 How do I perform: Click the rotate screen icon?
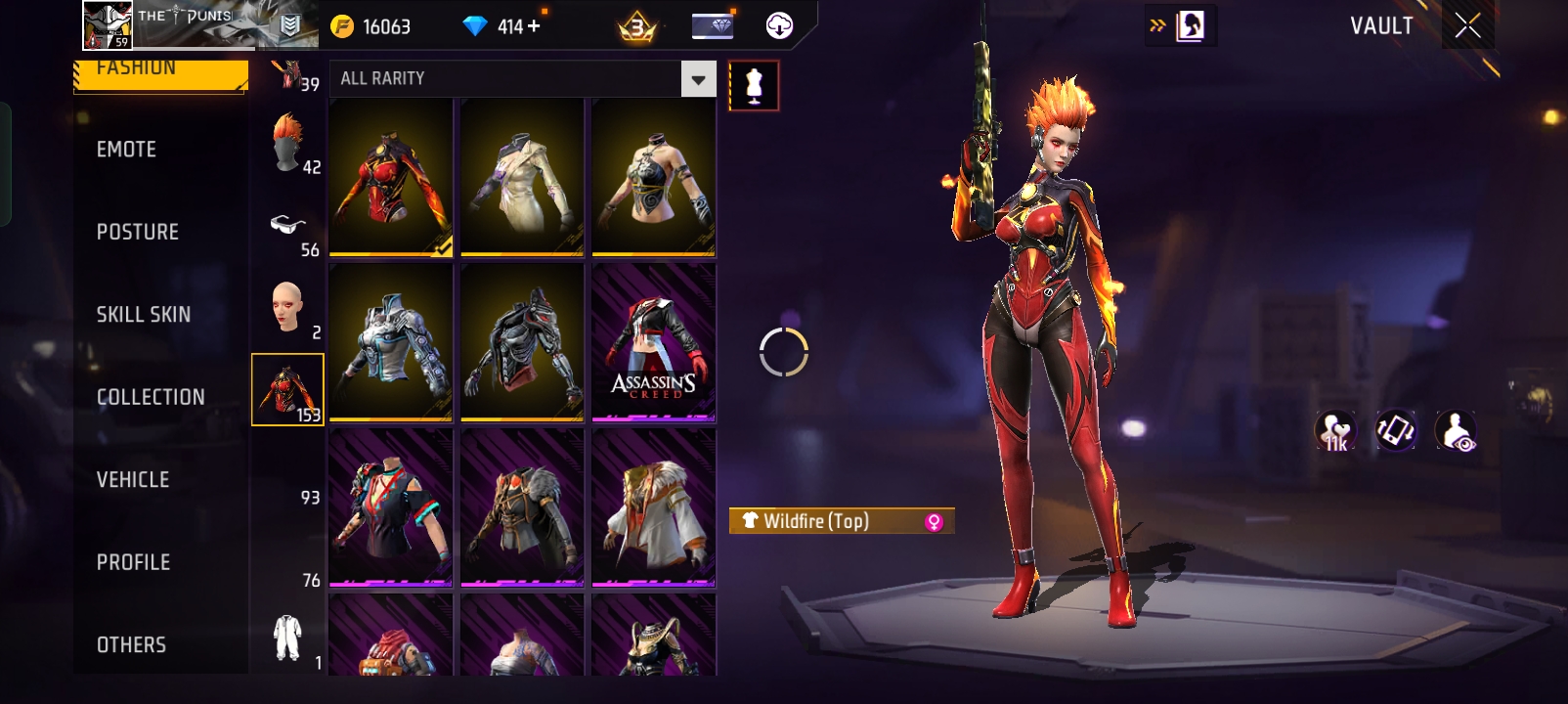tap(1396, 431)
